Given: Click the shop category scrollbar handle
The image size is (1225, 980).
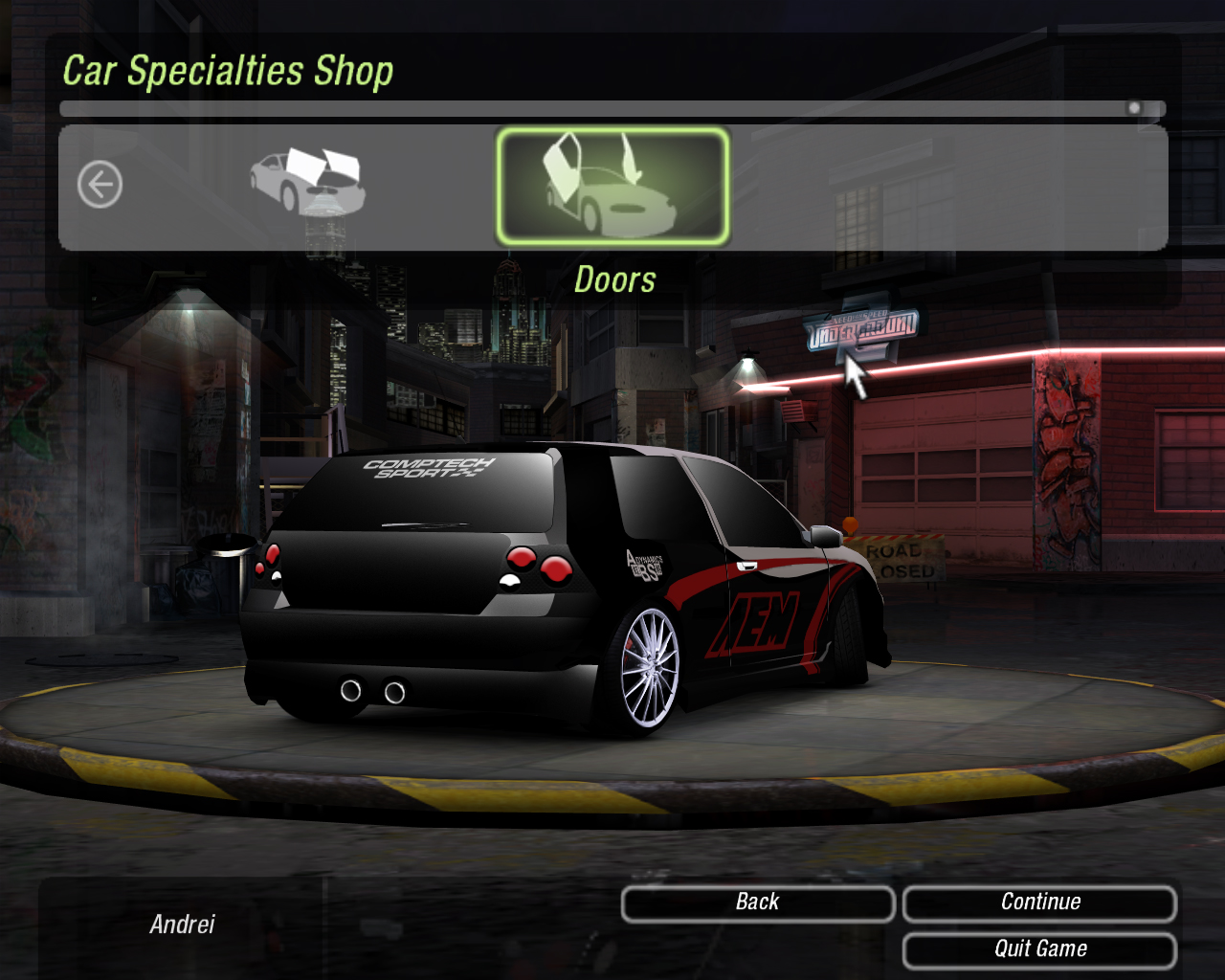Looking at the screenshot, I should tap(1134, 108).
